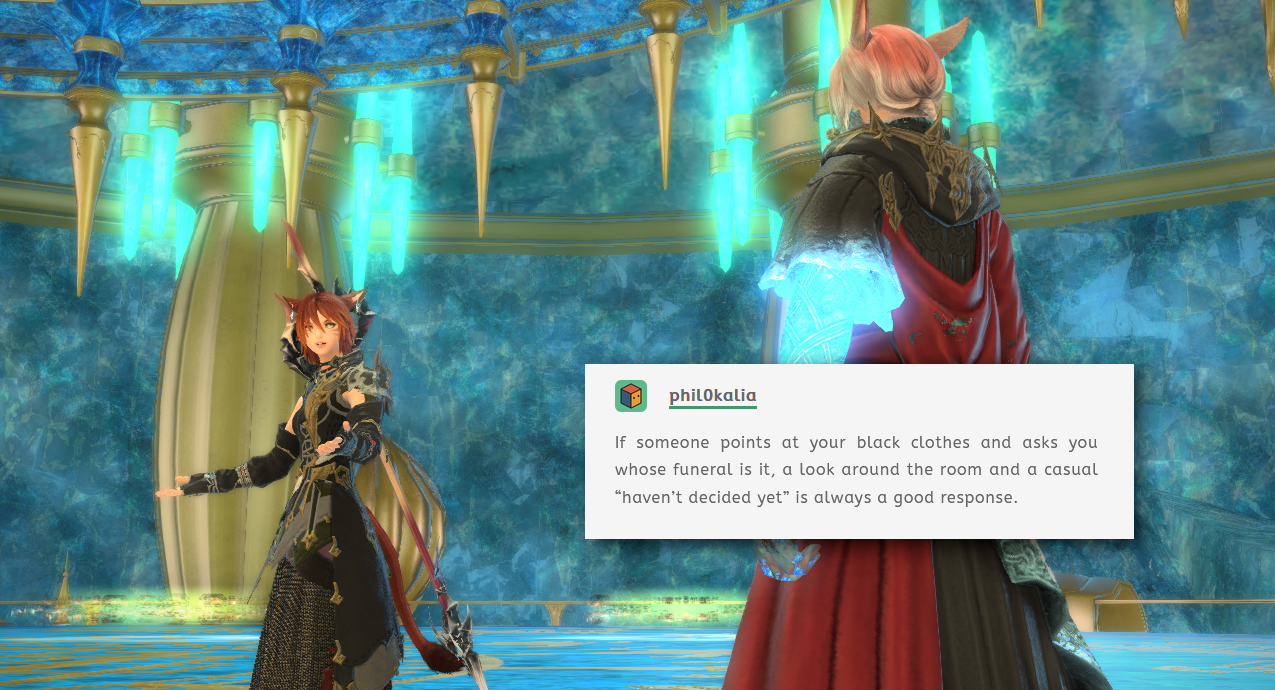Open the phil0kalia username link

tap(712, 396)
